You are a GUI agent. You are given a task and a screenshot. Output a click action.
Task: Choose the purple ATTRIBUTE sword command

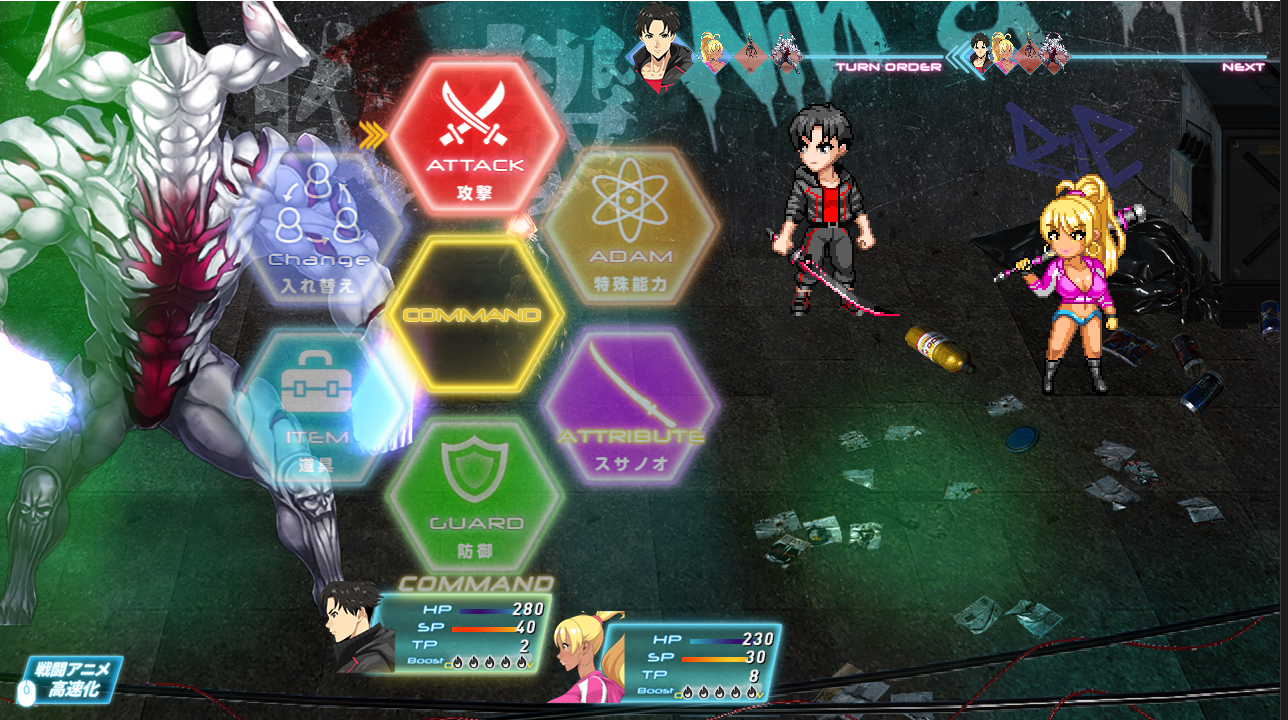click(x=630, y=406)
